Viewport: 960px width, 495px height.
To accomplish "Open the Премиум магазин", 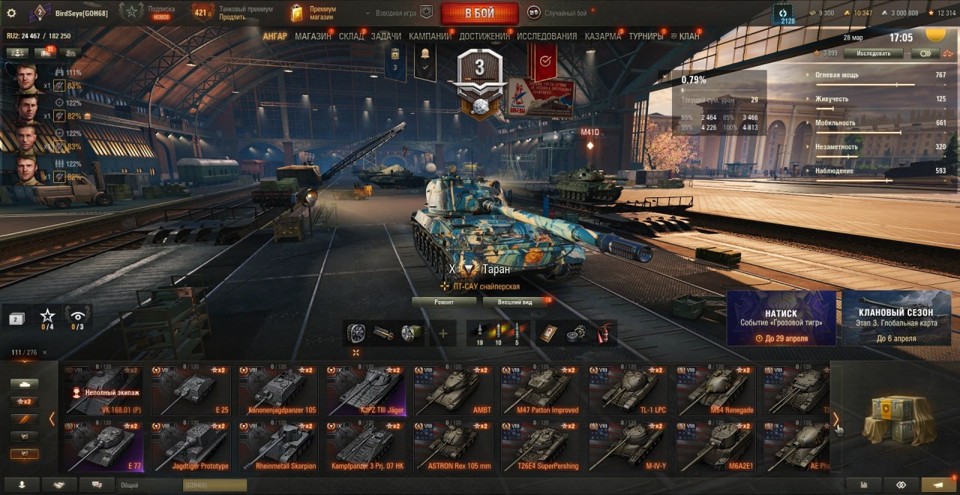I will click(313, 13).
